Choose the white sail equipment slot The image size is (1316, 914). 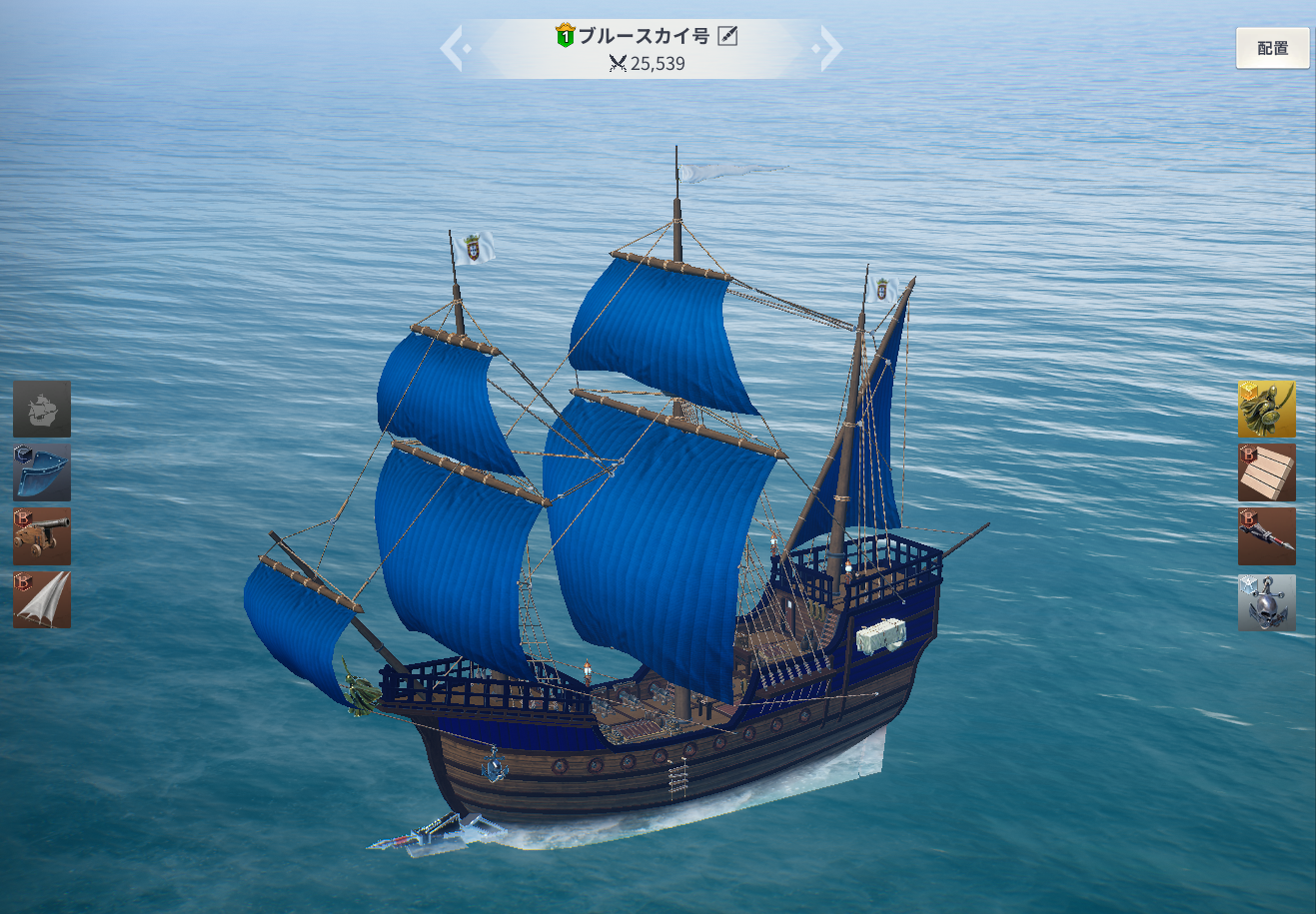[x=42, y=599]
